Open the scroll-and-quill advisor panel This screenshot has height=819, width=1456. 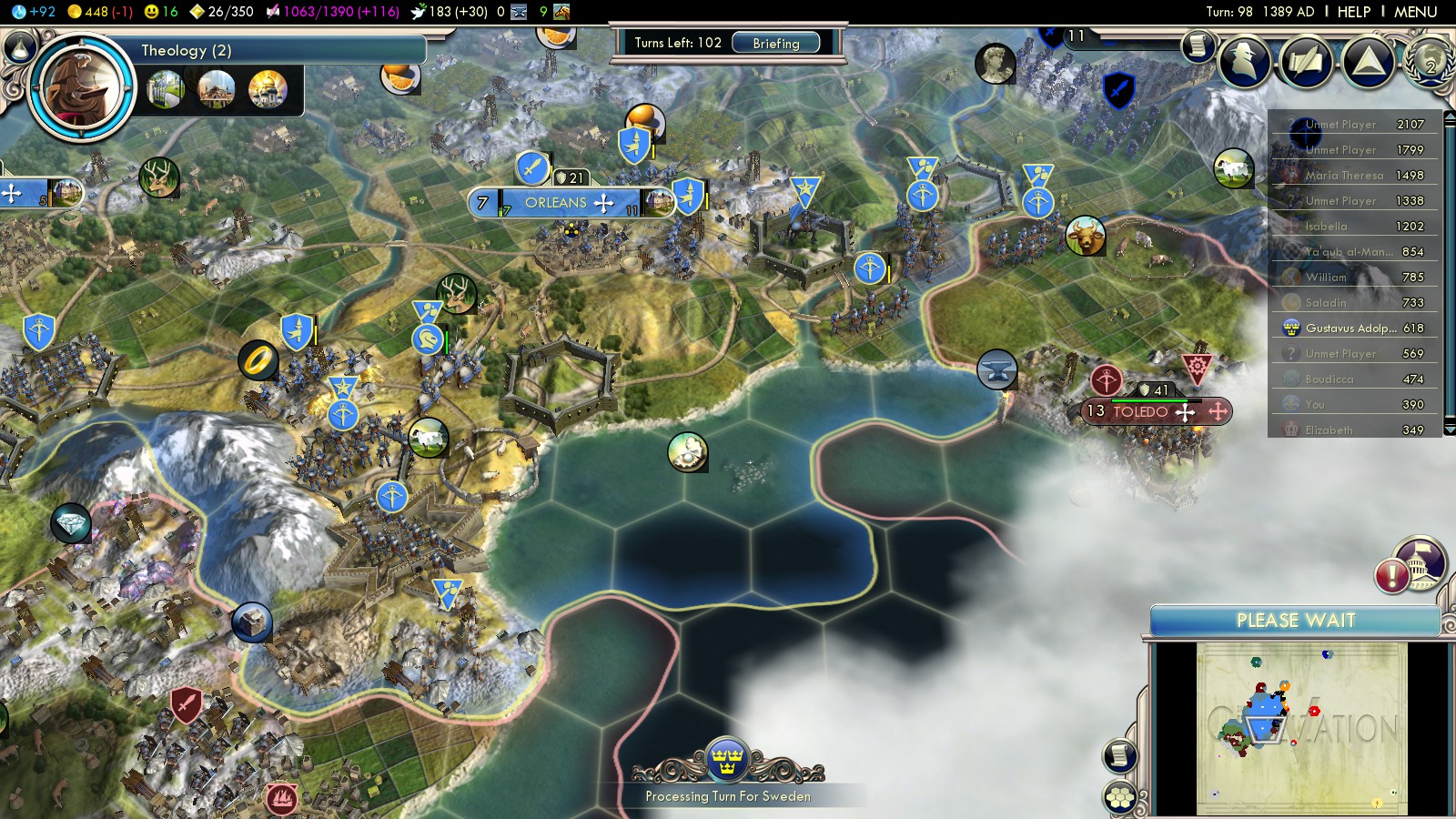pos(1307,61)
